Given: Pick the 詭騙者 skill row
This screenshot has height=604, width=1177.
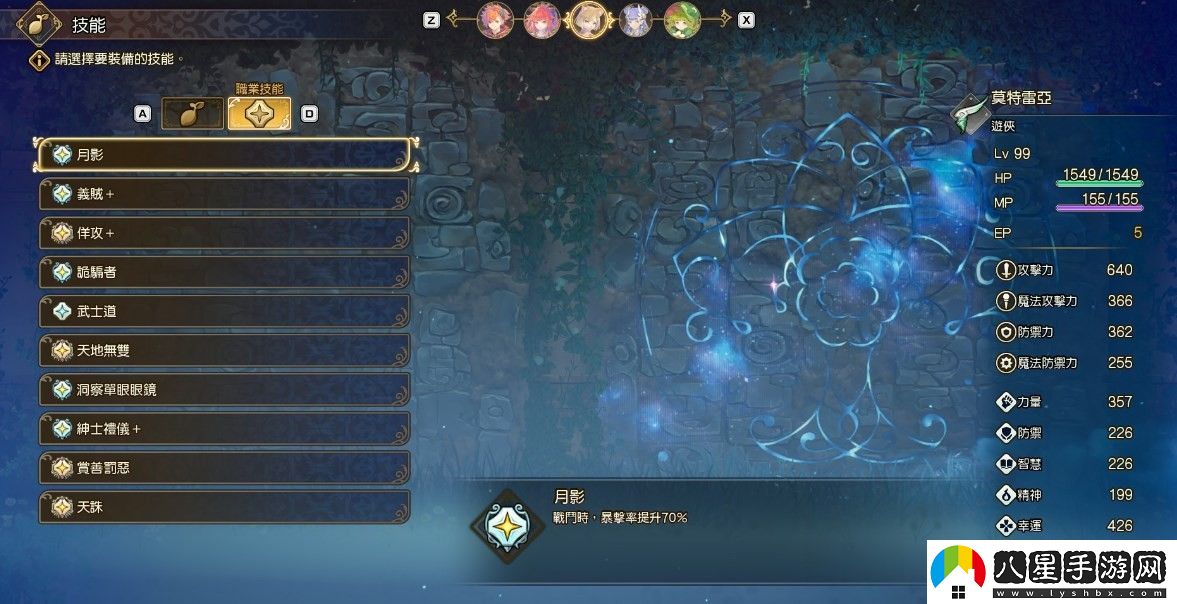Looking at the screenshot, I should pos(225,272).
